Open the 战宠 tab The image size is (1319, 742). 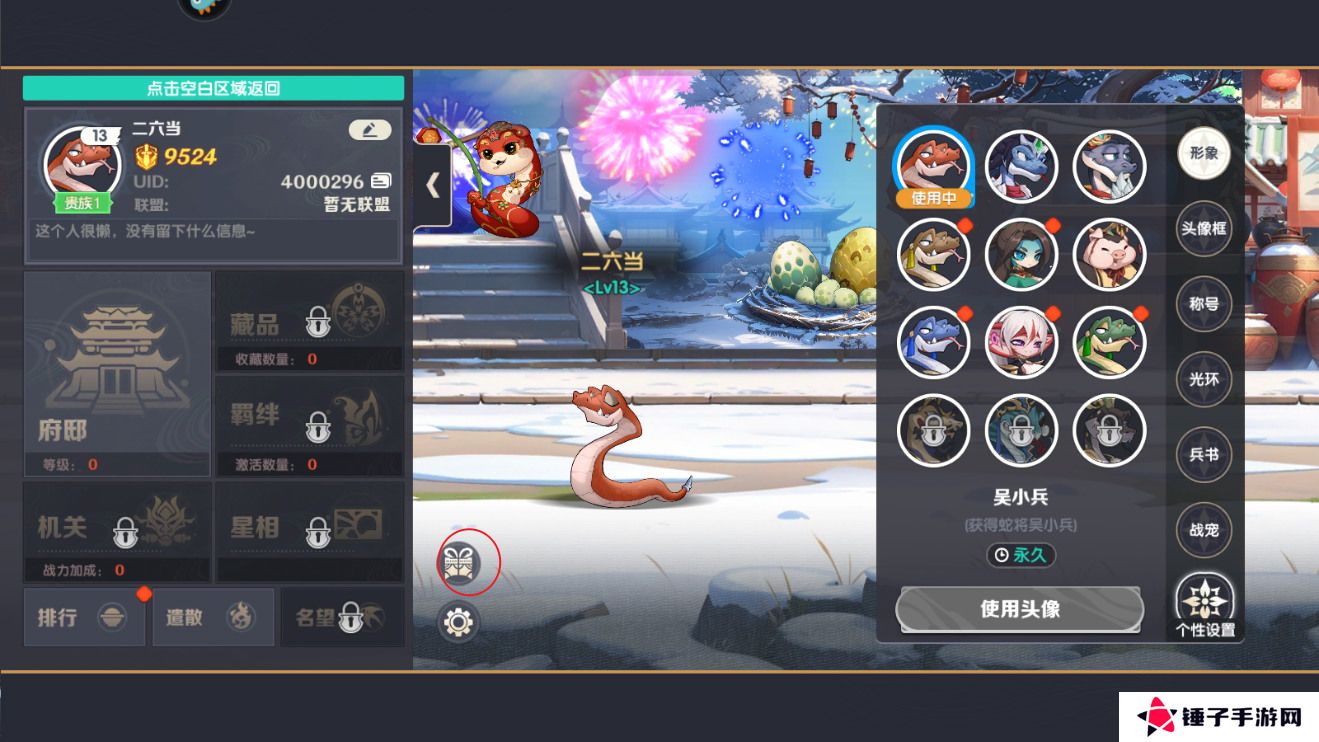pos(1203,530)
